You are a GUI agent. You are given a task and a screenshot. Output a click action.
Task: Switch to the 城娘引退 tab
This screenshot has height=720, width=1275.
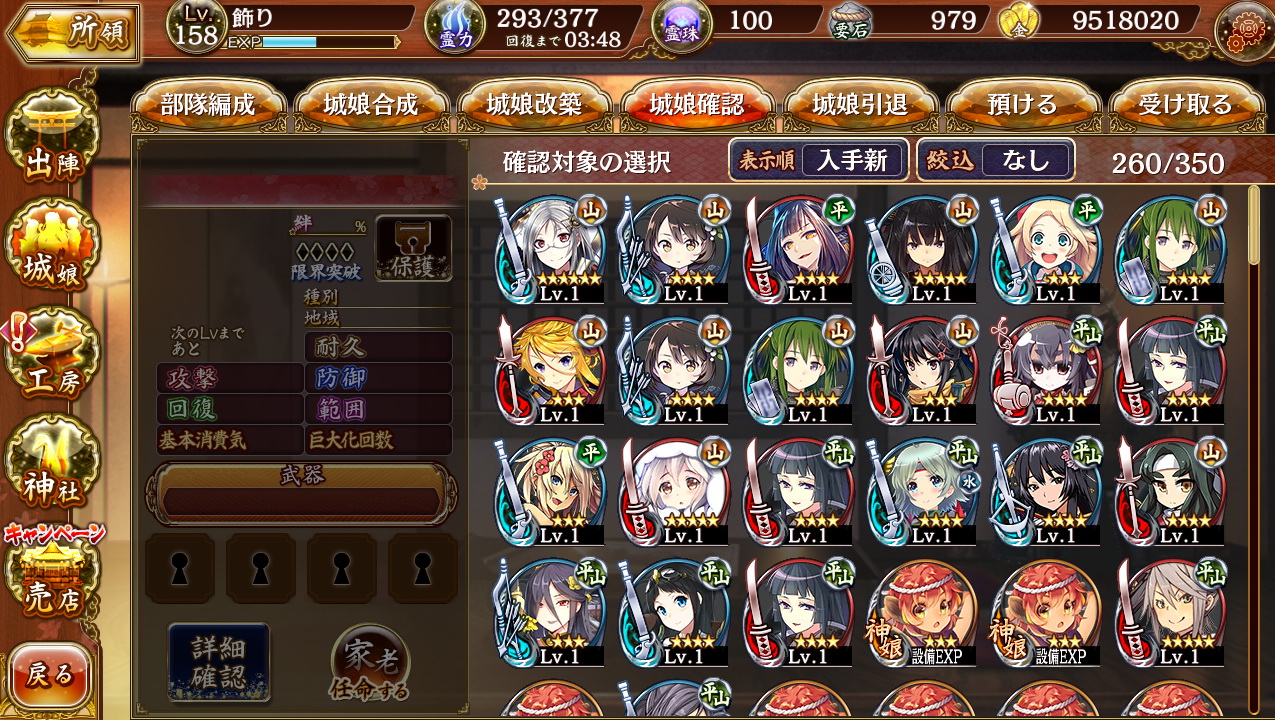(x=860, y=105)
